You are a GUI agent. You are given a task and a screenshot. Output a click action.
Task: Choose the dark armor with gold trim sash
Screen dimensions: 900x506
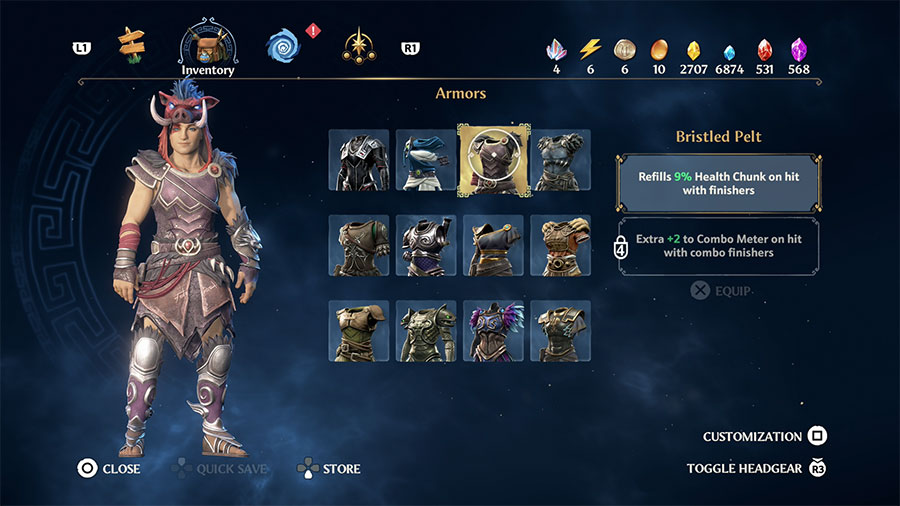(493, 245)
